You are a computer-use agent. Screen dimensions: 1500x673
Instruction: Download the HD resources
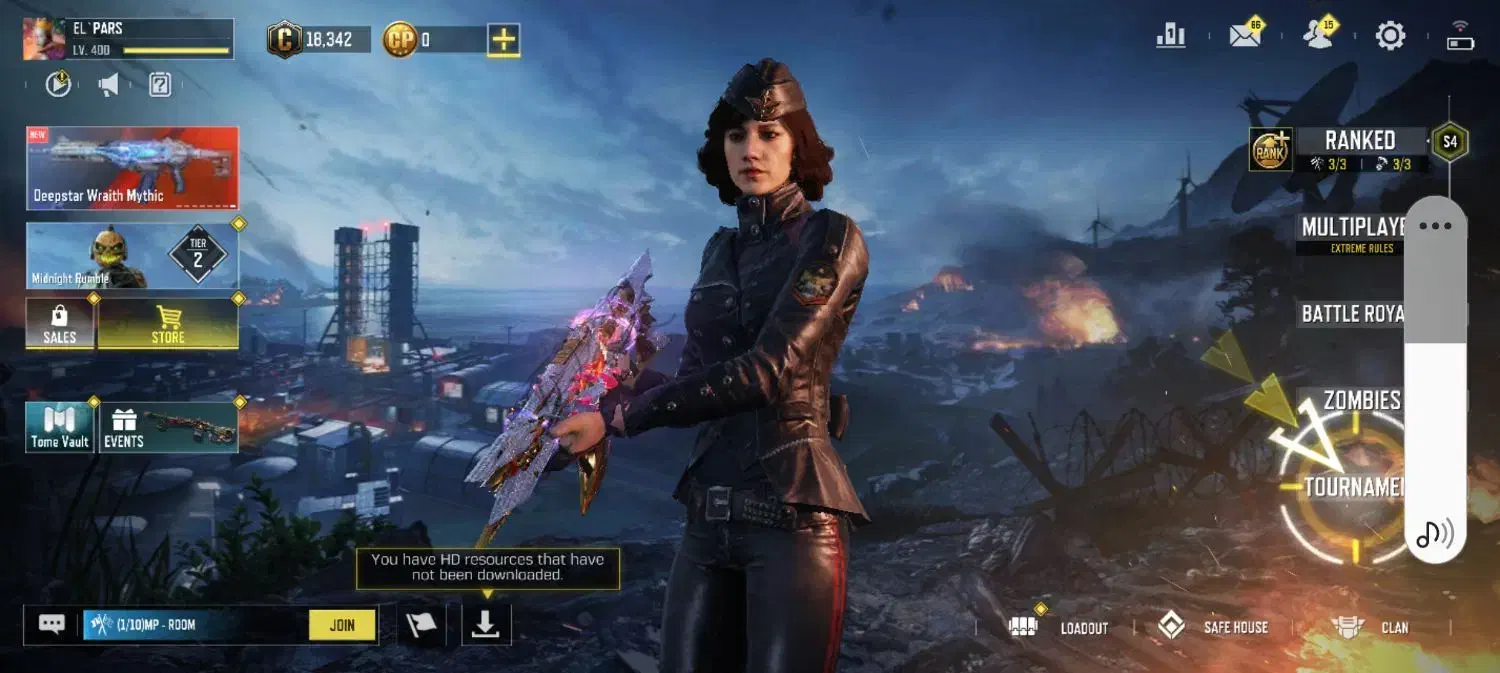pos(486,624)
